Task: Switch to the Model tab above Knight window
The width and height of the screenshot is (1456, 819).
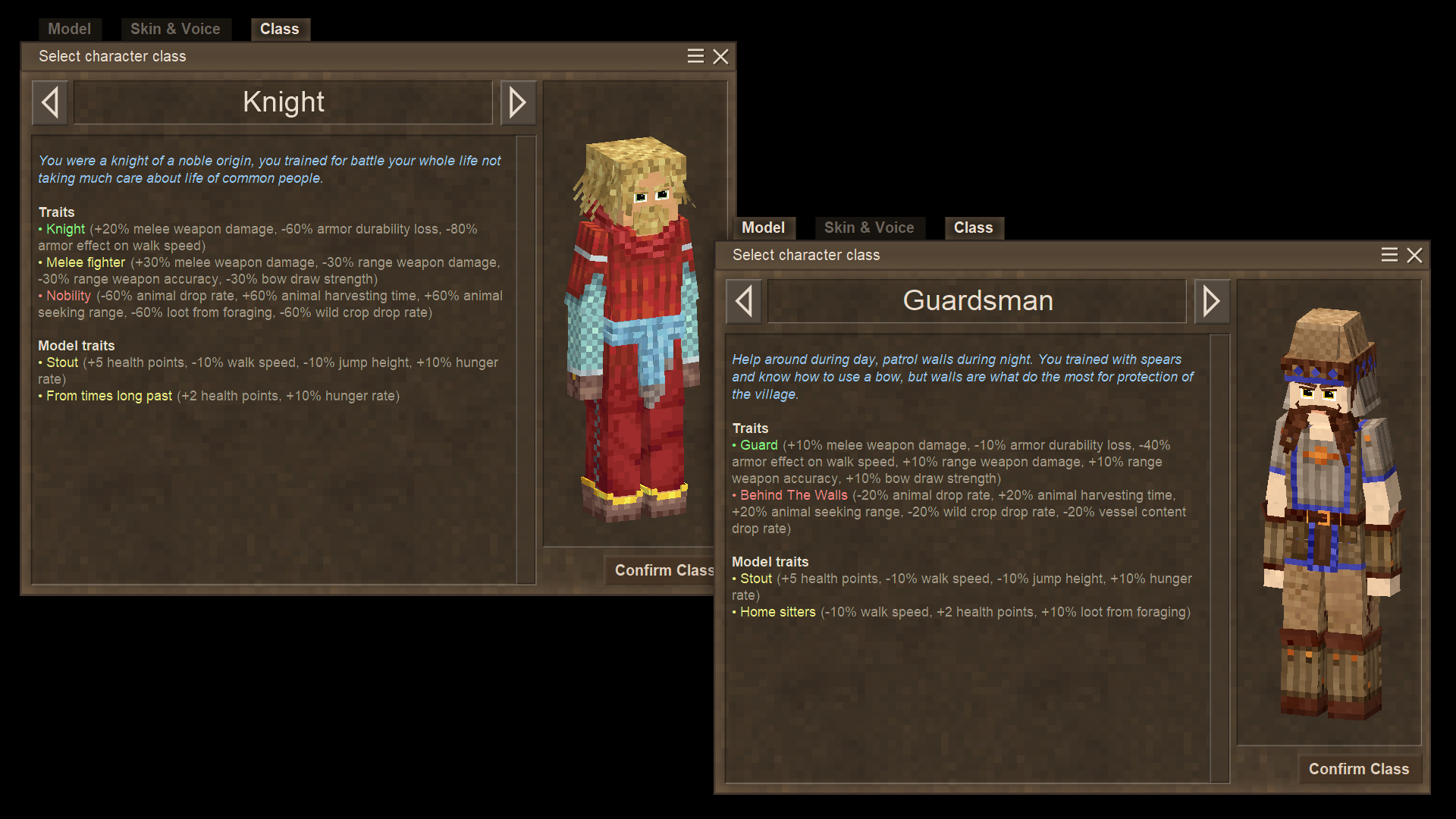Action: 69,29
